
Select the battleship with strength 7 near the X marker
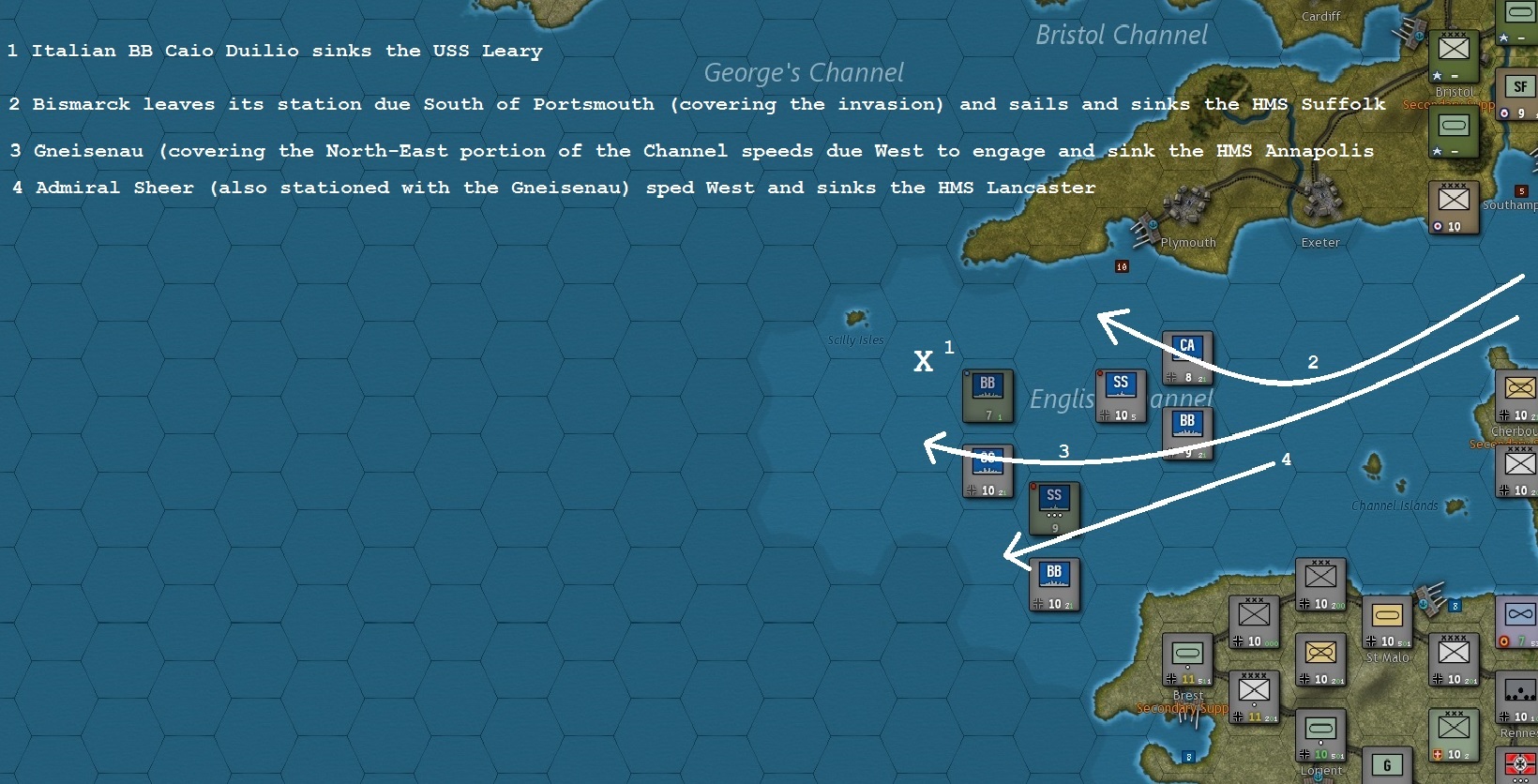(x=988, y=395)
